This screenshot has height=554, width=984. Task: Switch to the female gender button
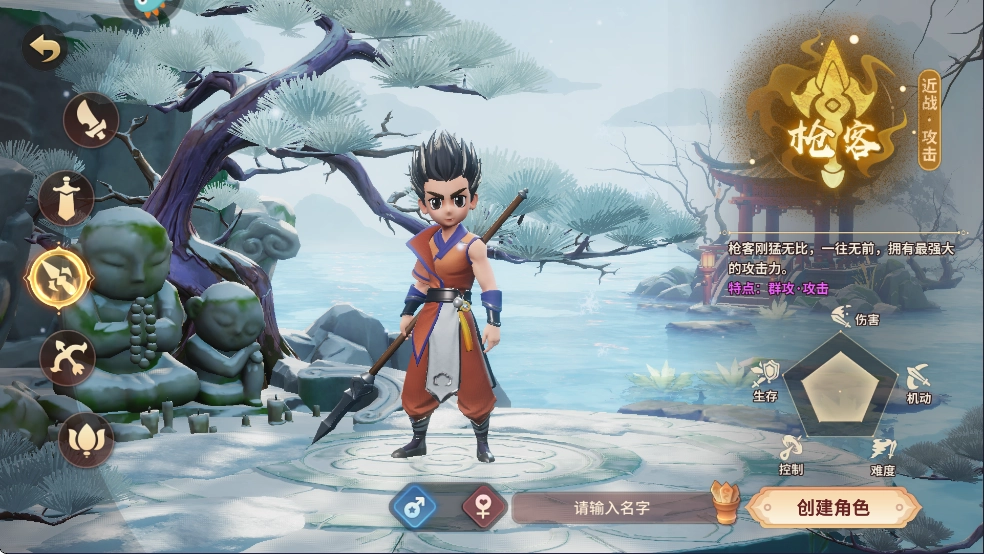tap(484, 507)
